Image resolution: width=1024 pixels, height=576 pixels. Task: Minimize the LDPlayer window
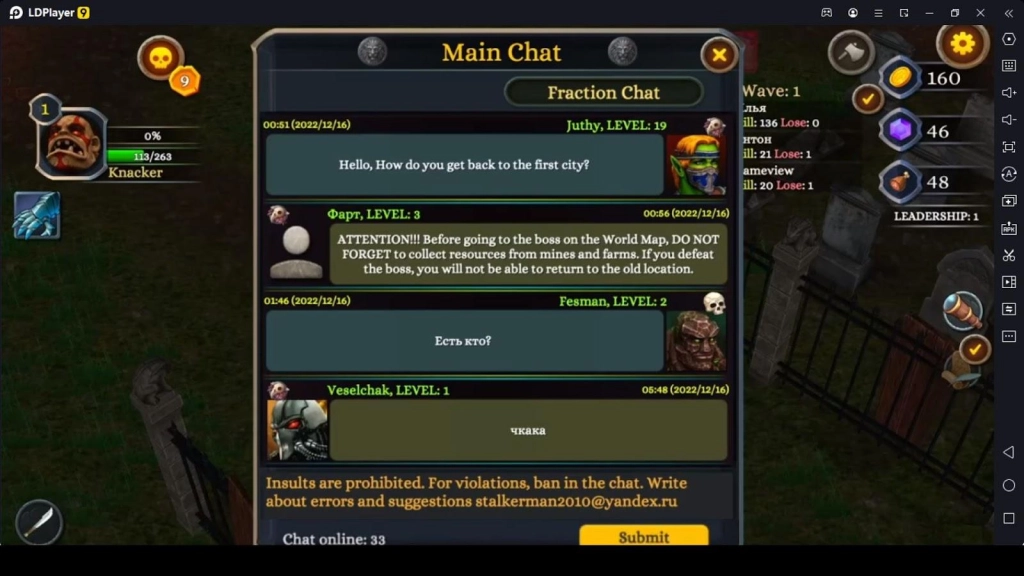click(929, 12)
